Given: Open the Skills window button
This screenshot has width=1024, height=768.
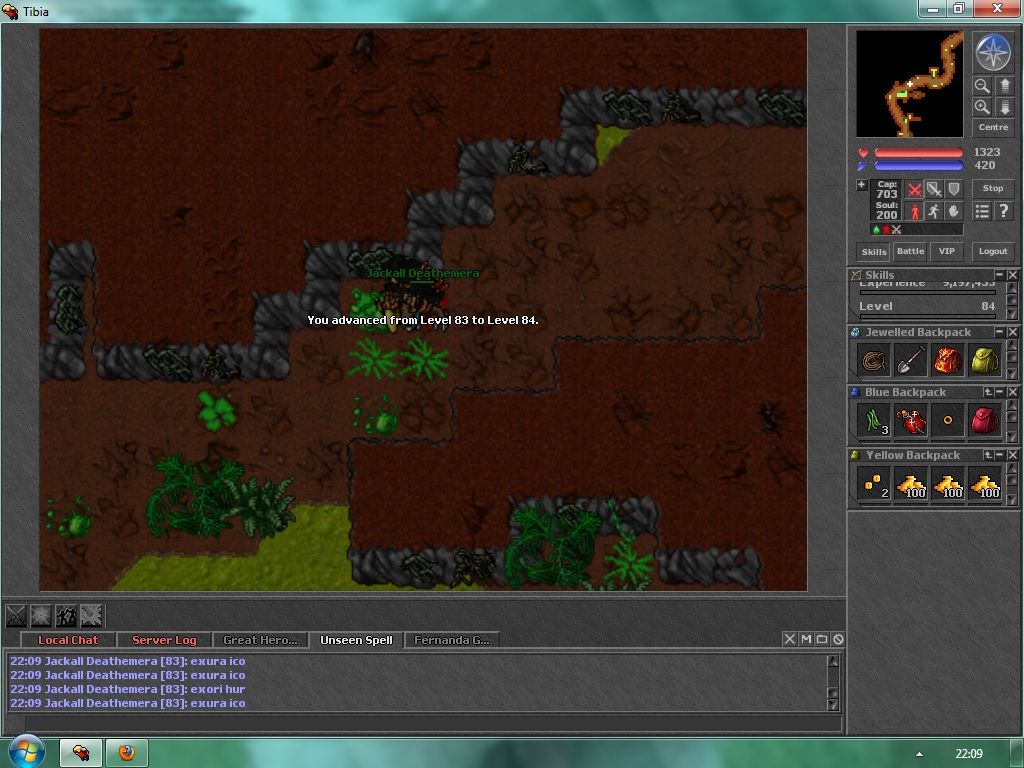Looking at the screenshot, I should pos(874,252).
